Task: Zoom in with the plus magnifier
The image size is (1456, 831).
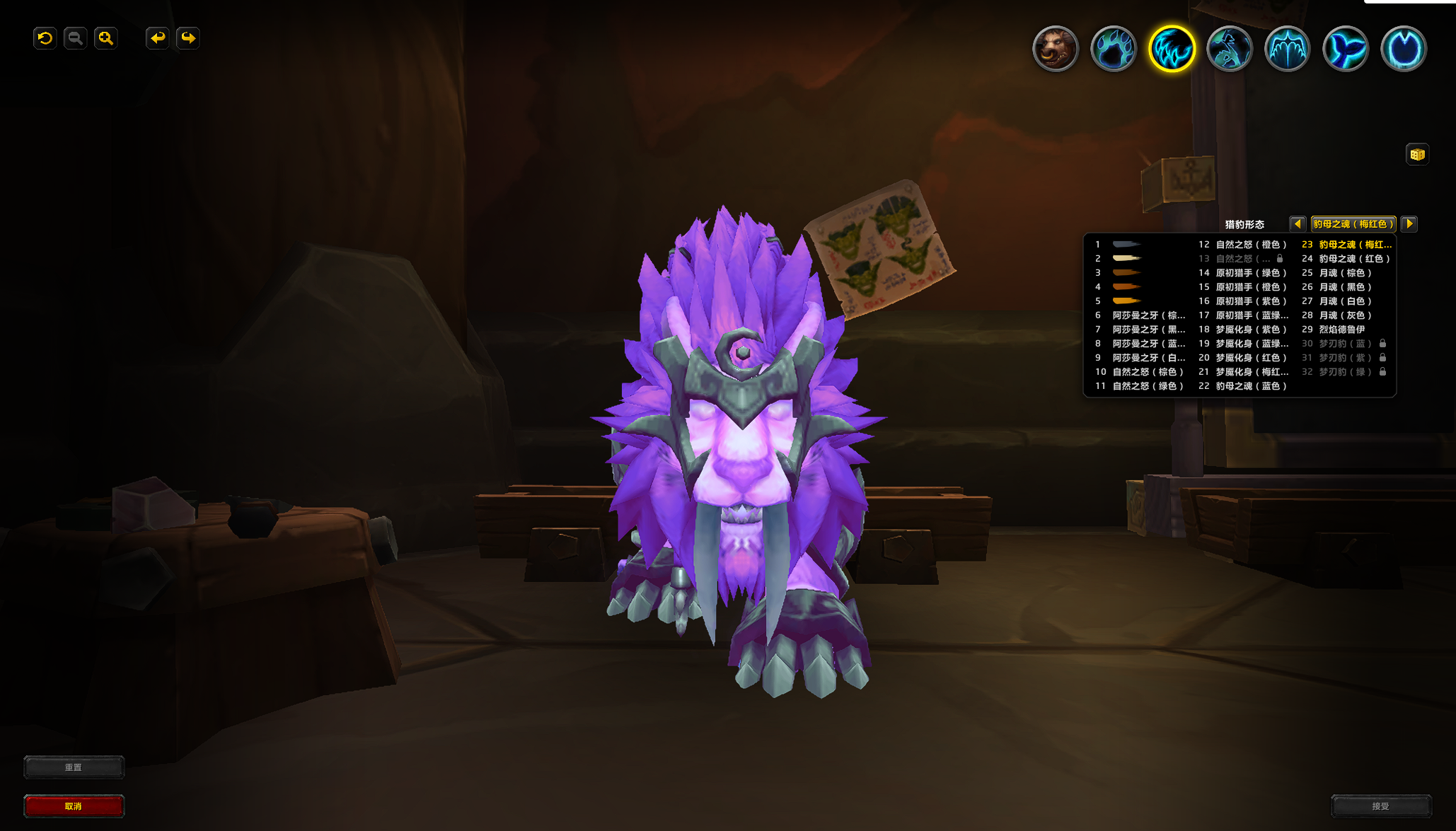Action: [x=106, y=38]
